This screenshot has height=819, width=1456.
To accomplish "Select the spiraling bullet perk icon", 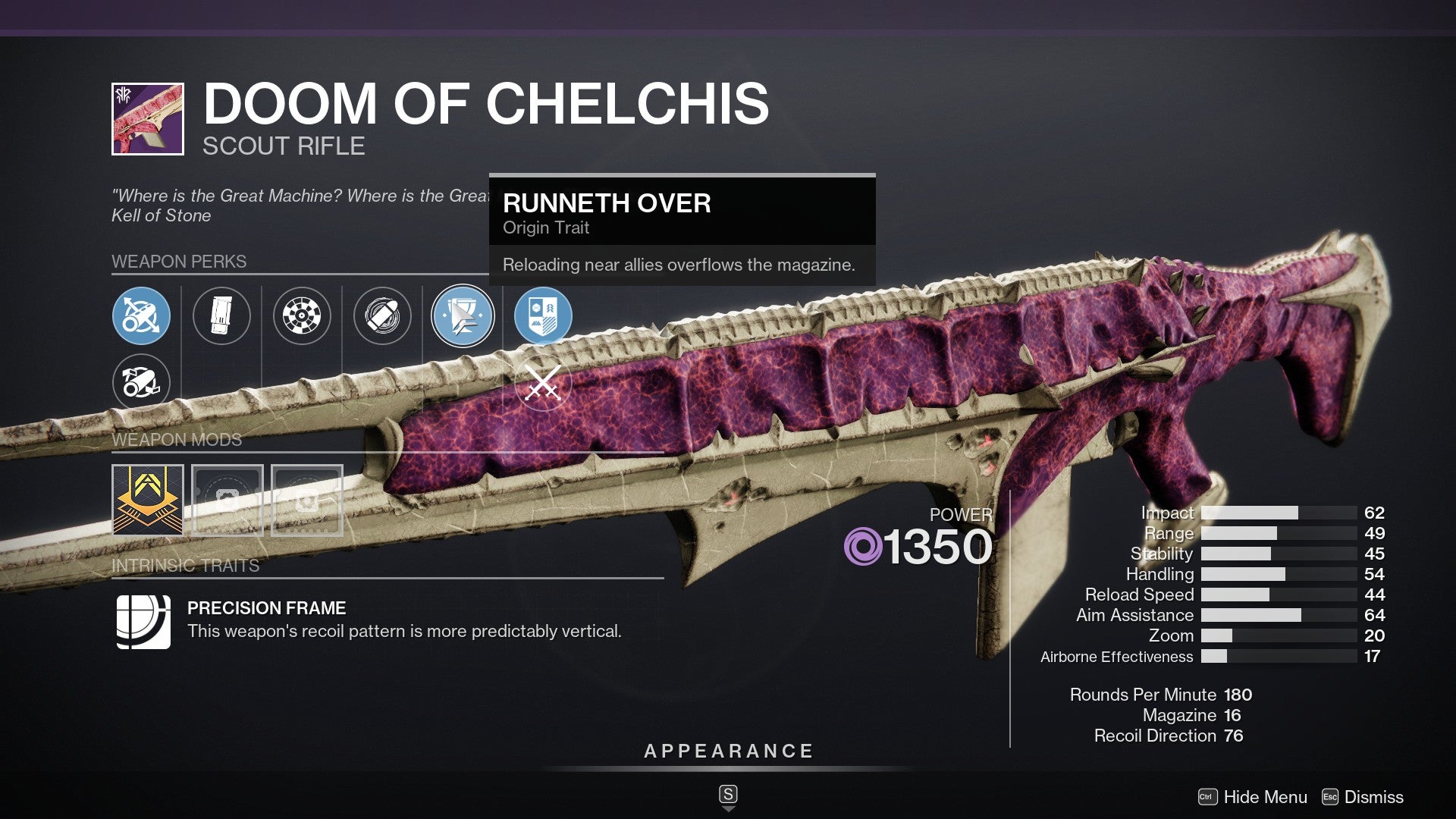I will (383, 317).
